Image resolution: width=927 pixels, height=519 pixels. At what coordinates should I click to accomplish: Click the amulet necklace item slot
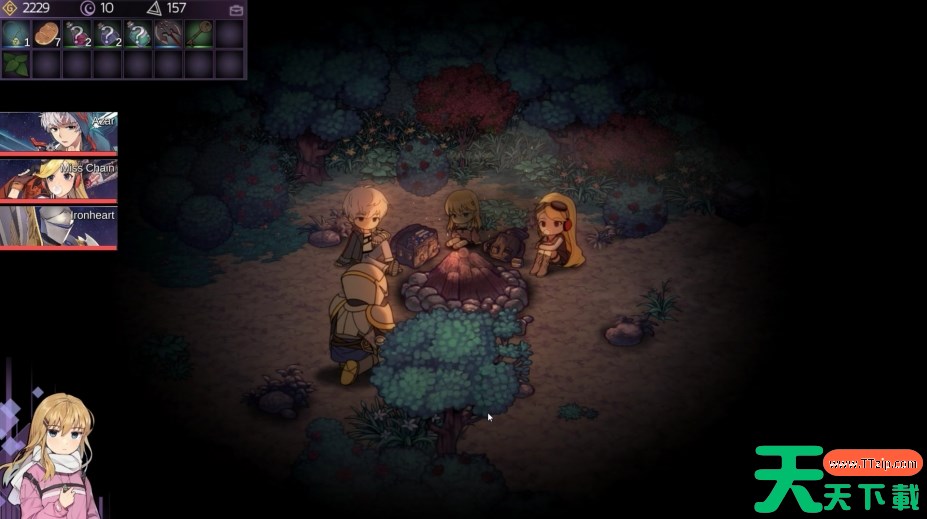16,35
